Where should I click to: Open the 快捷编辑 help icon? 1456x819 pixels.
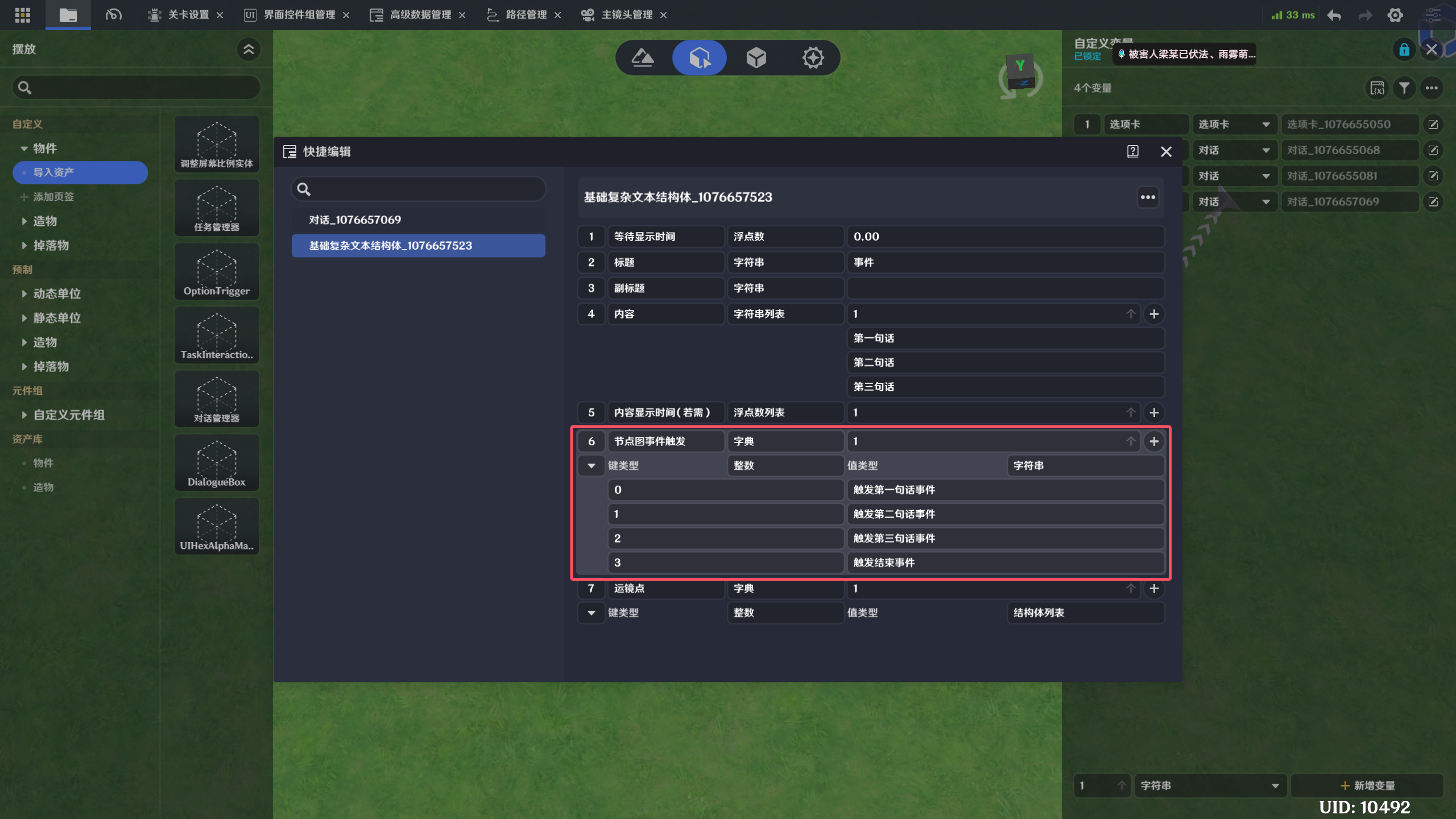pyautogui.click(x=1132, y=151)
